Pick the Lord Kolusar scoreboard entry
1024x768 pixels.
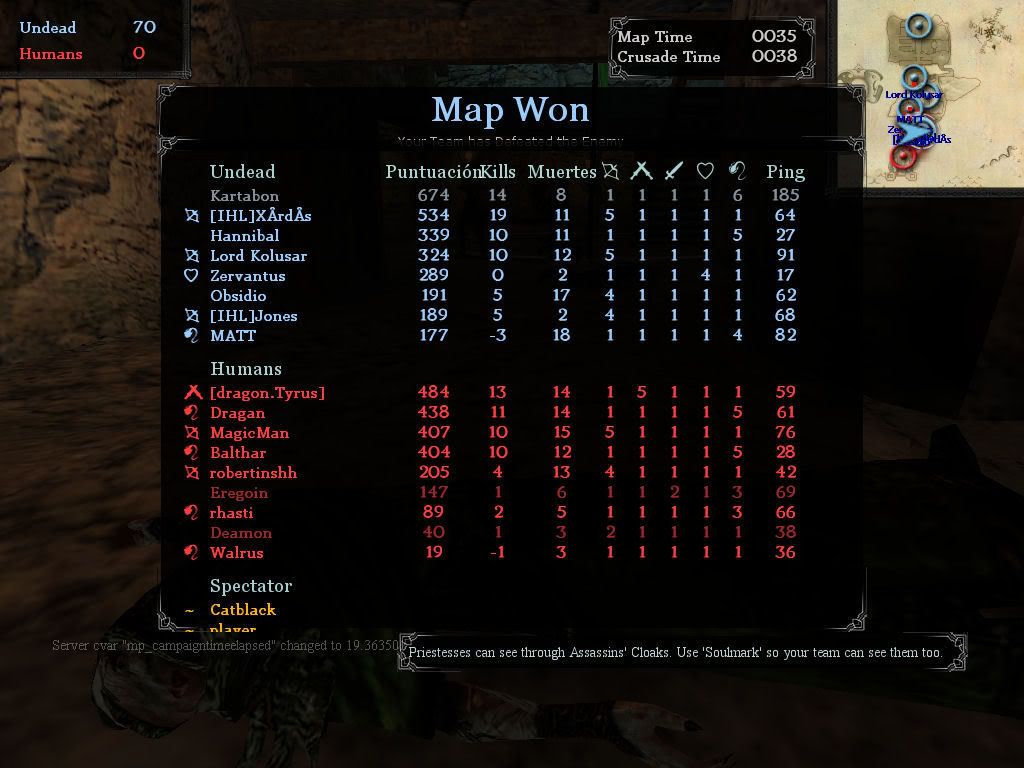pyautogui.click(x=258, y=256)
